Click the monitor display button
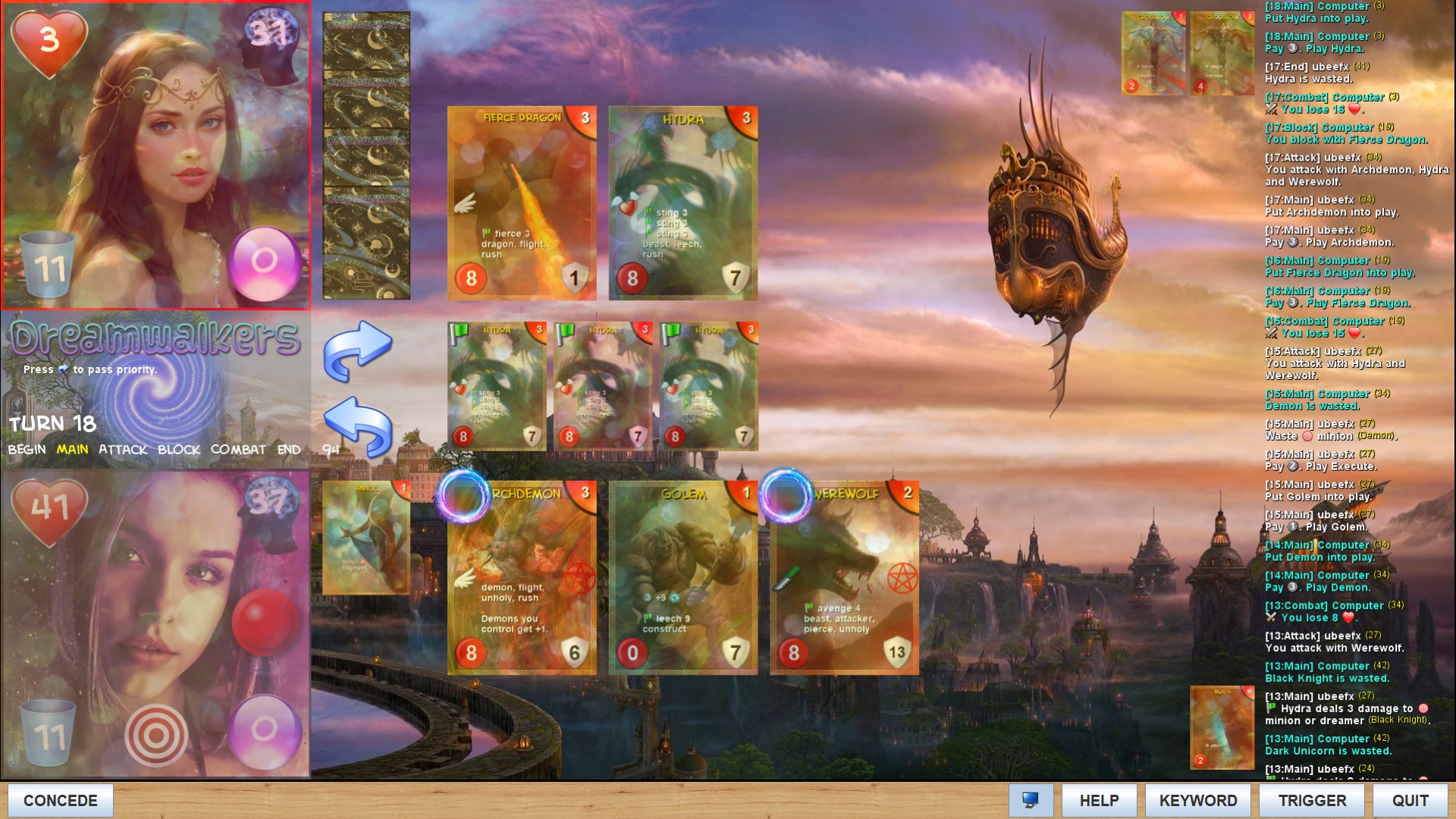 [x=1031, y=800]
